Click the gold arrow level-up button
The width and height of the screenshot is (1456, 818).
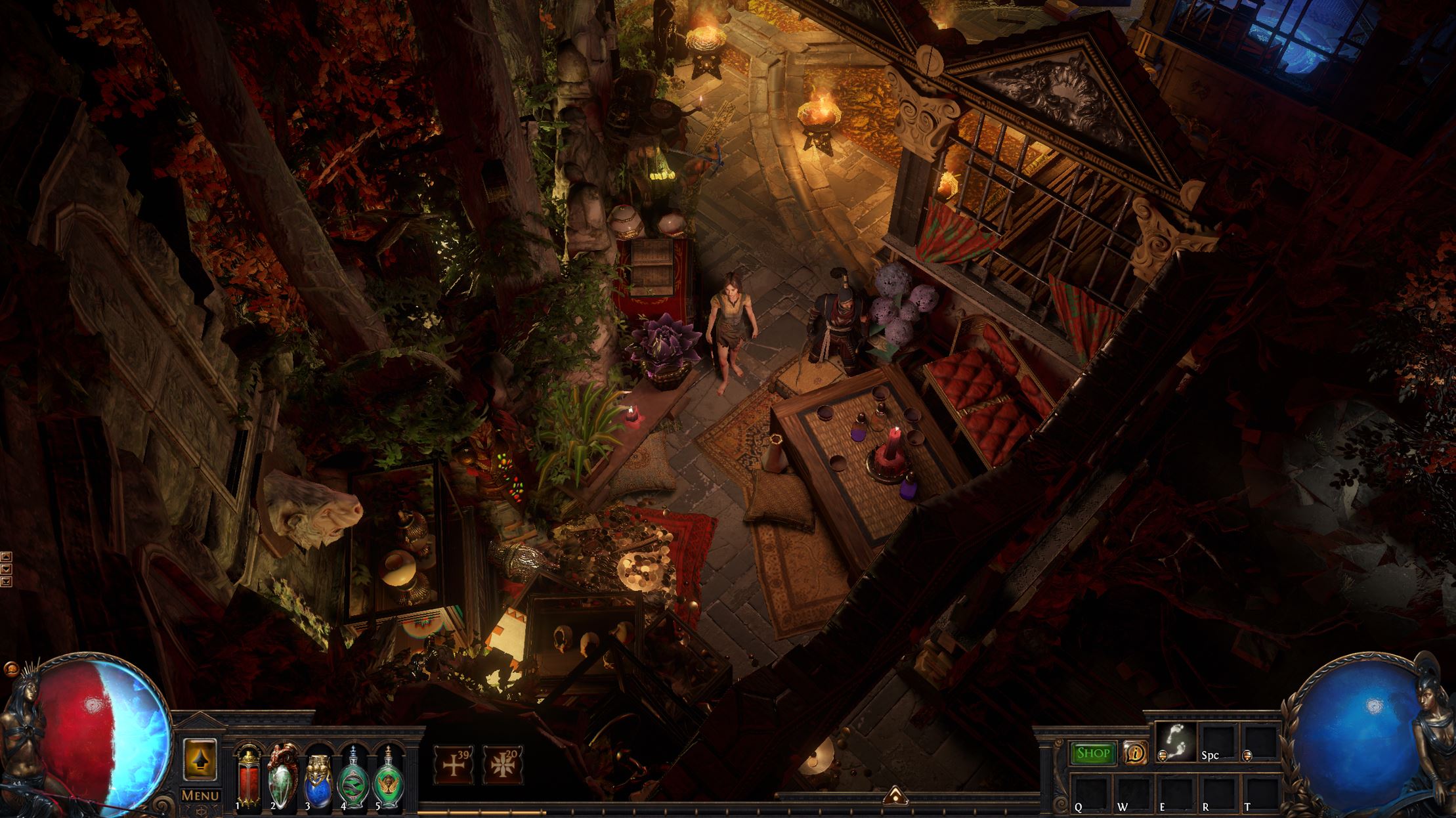coord(200,760)
